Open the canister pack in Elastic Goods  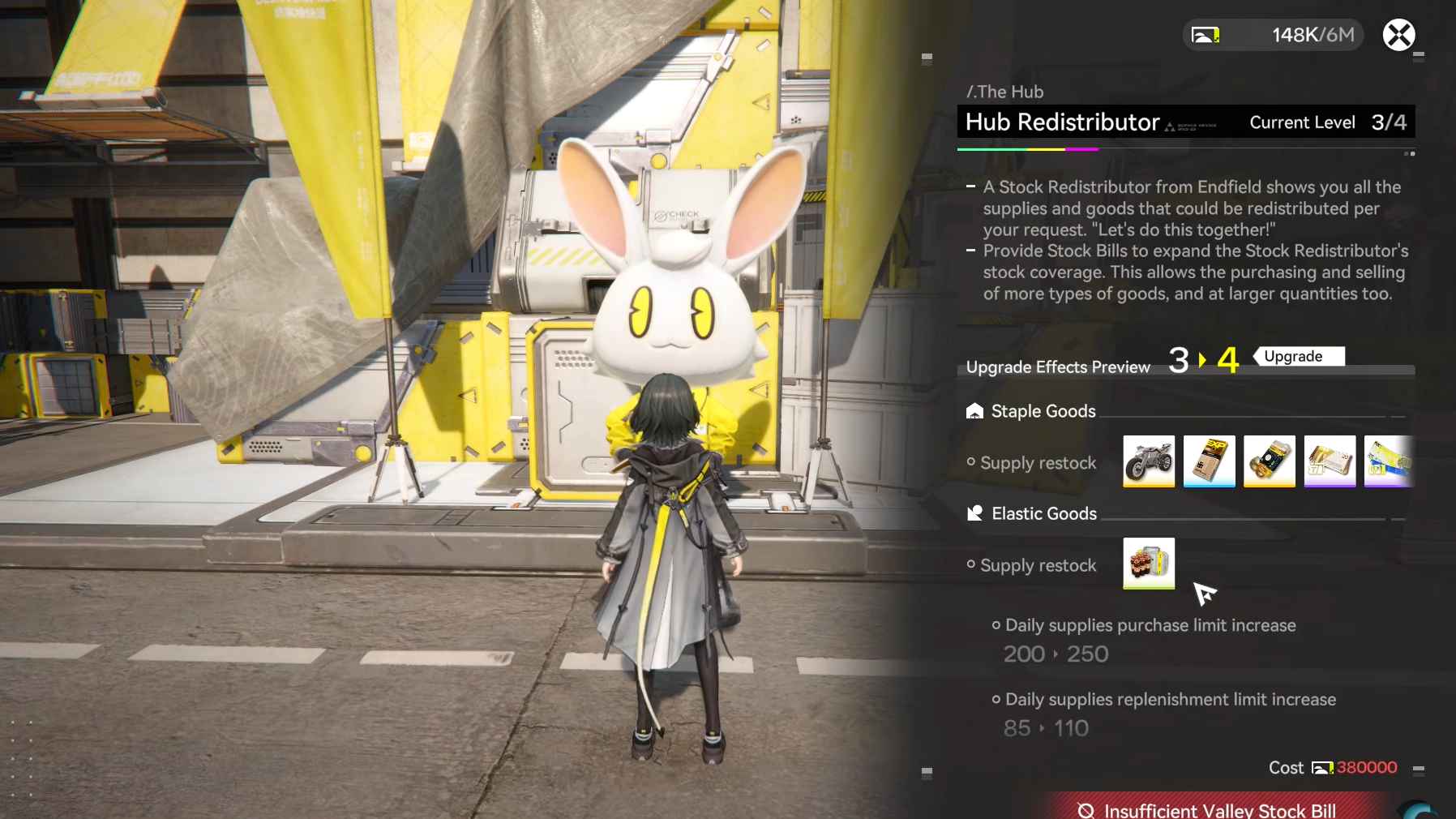1149,563
